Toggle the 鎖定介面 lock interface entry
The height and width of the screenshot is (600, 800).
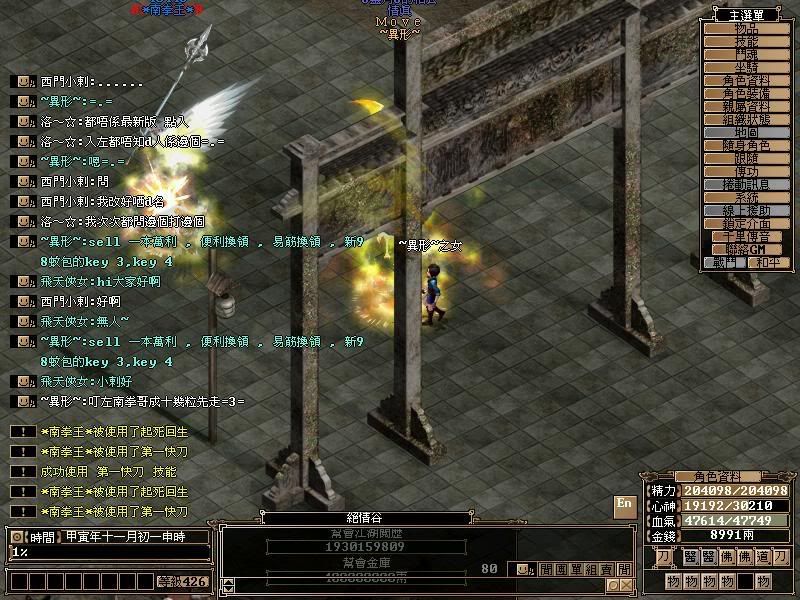747,223
